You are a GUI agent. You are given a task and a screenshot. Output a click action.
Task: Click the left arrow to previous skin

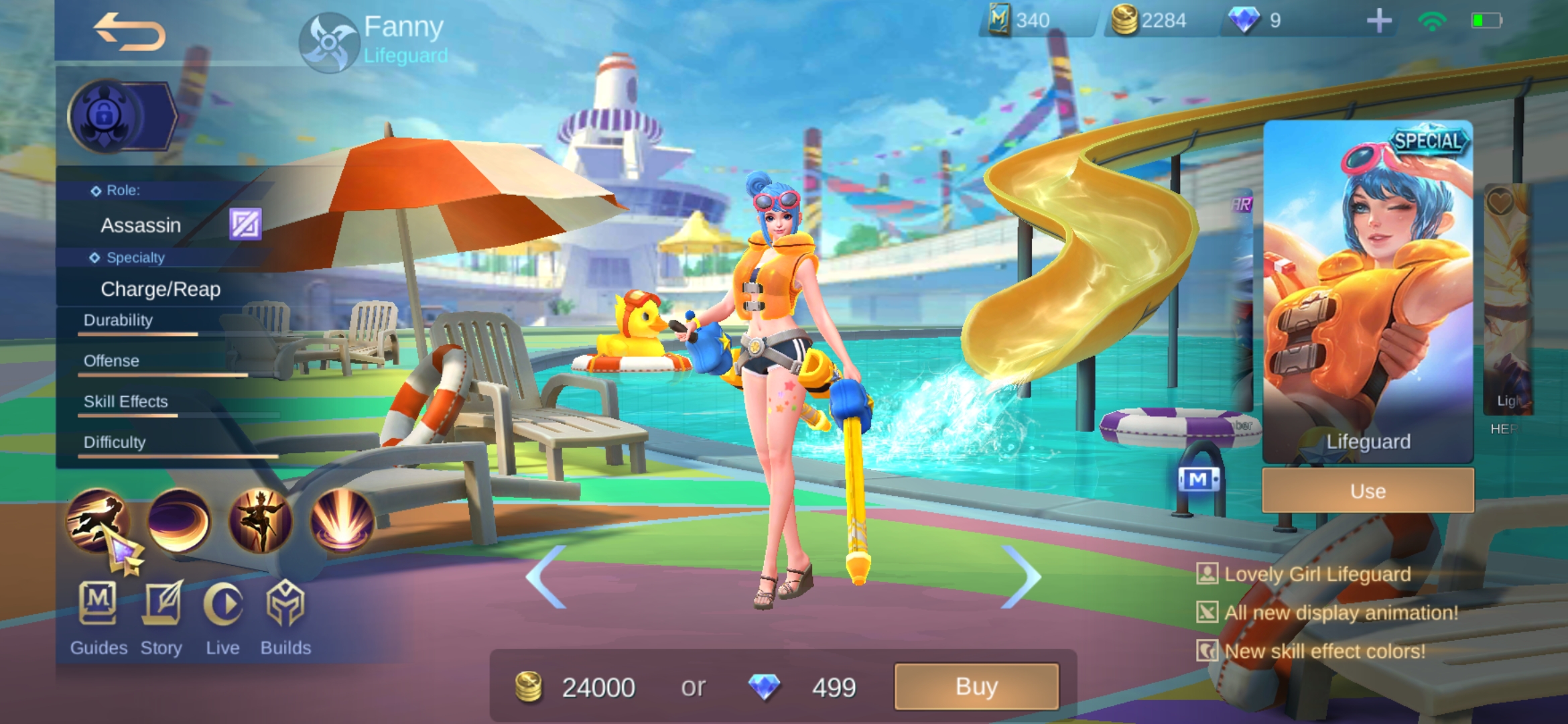point(544,577)
